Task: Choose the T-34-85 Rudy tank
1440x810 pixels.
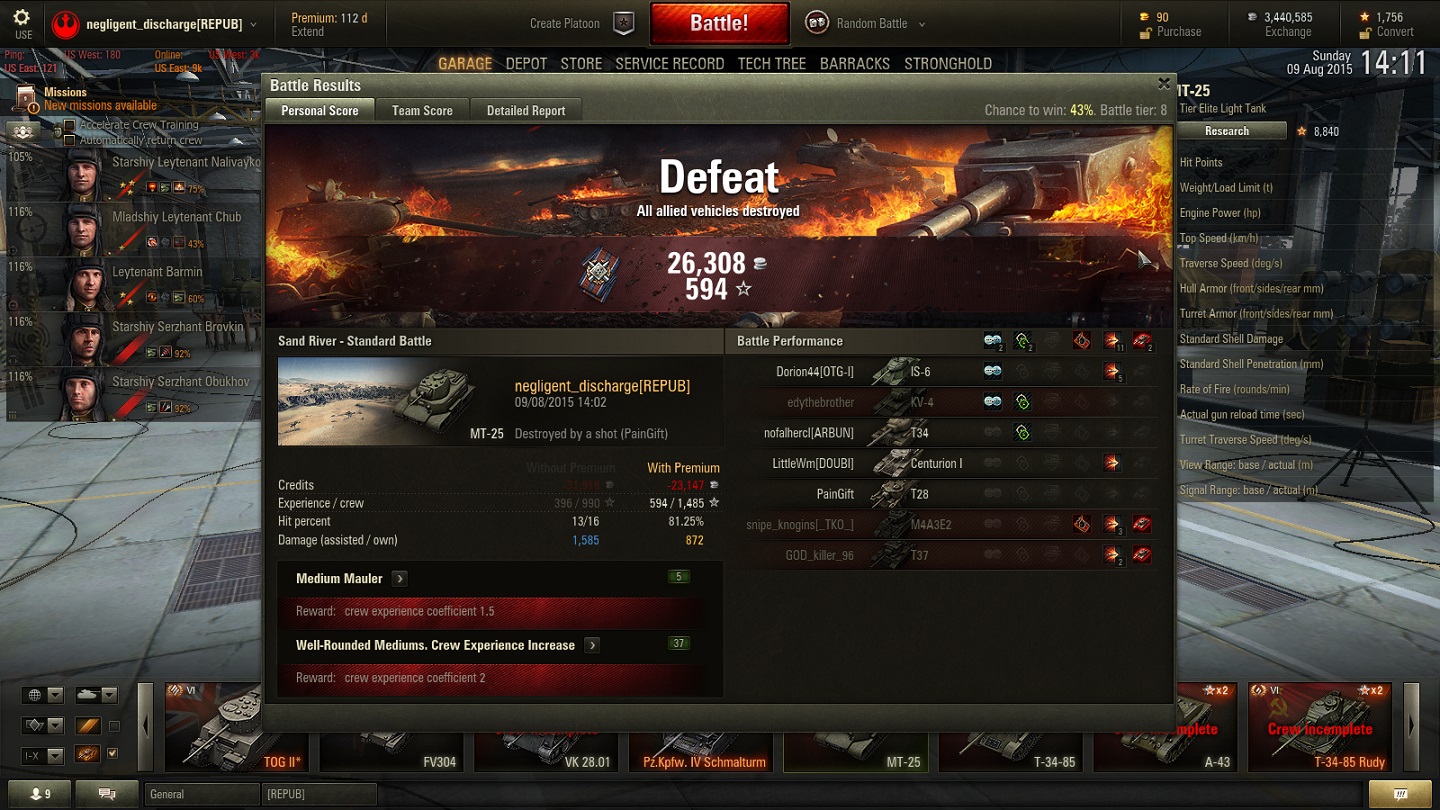Action: coord(1320,728)
